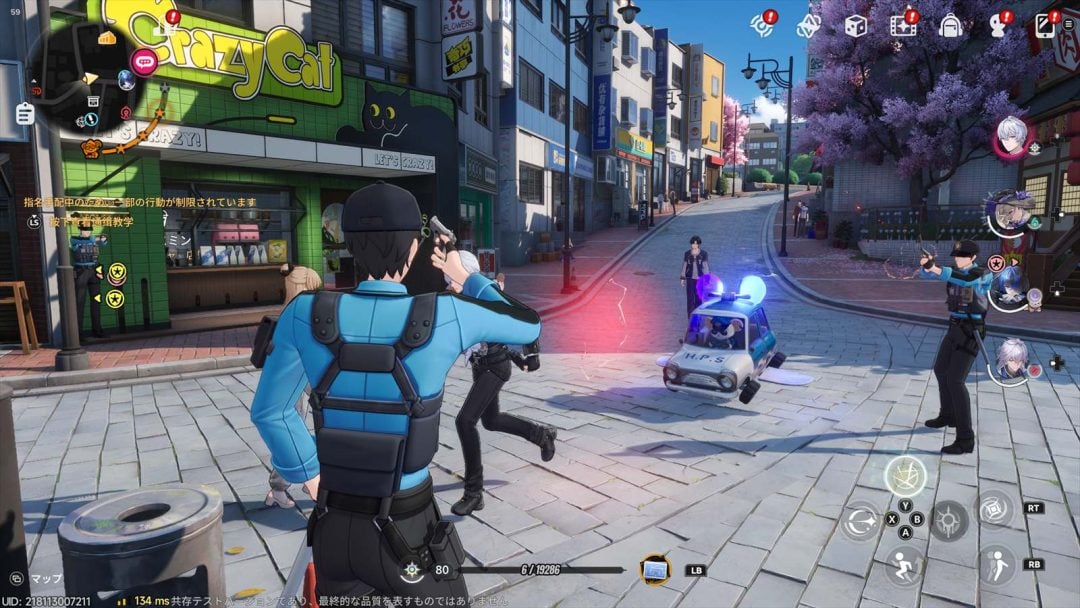Open the smartphone menu icon

click(1045, 25)
